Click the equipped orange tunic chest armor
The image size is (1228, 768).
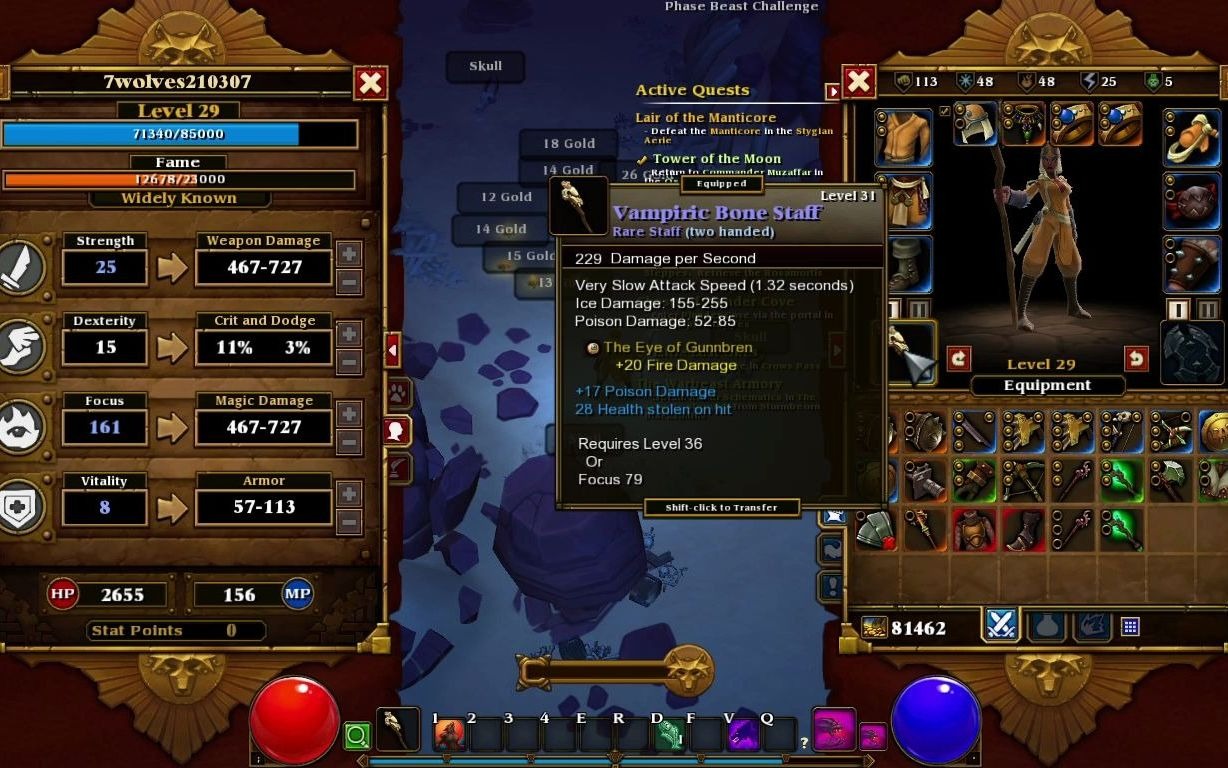(903, 137)
